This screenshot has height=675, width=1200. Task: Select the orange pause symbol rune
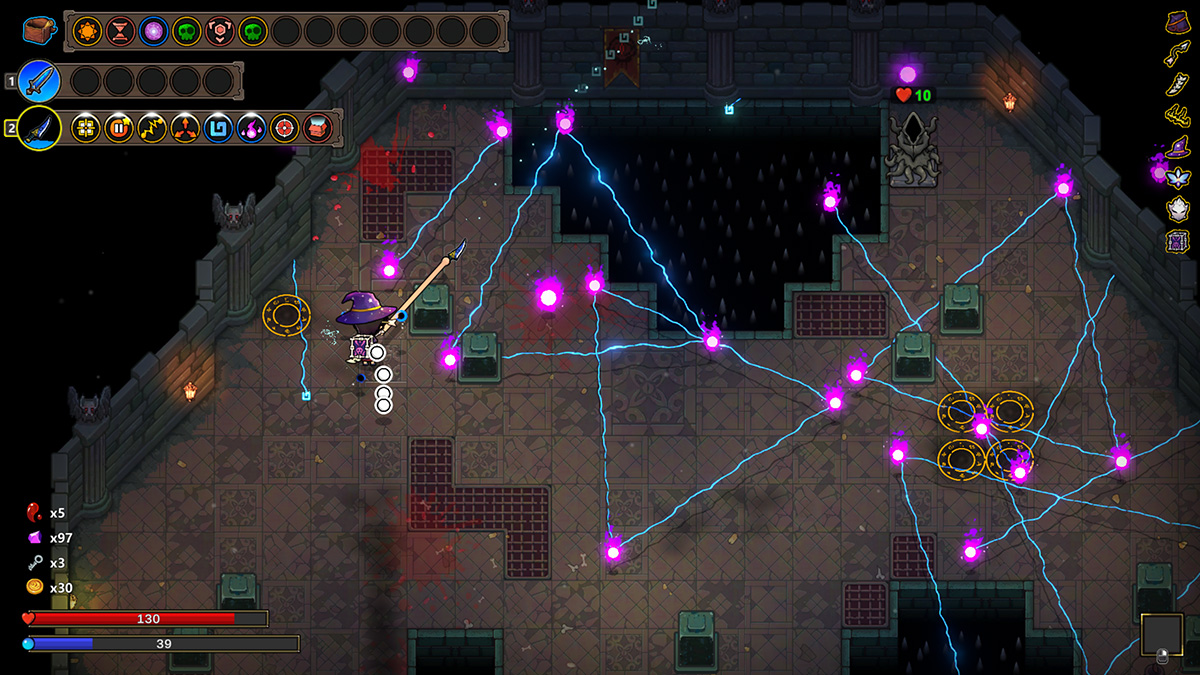(x=119, y=128)
